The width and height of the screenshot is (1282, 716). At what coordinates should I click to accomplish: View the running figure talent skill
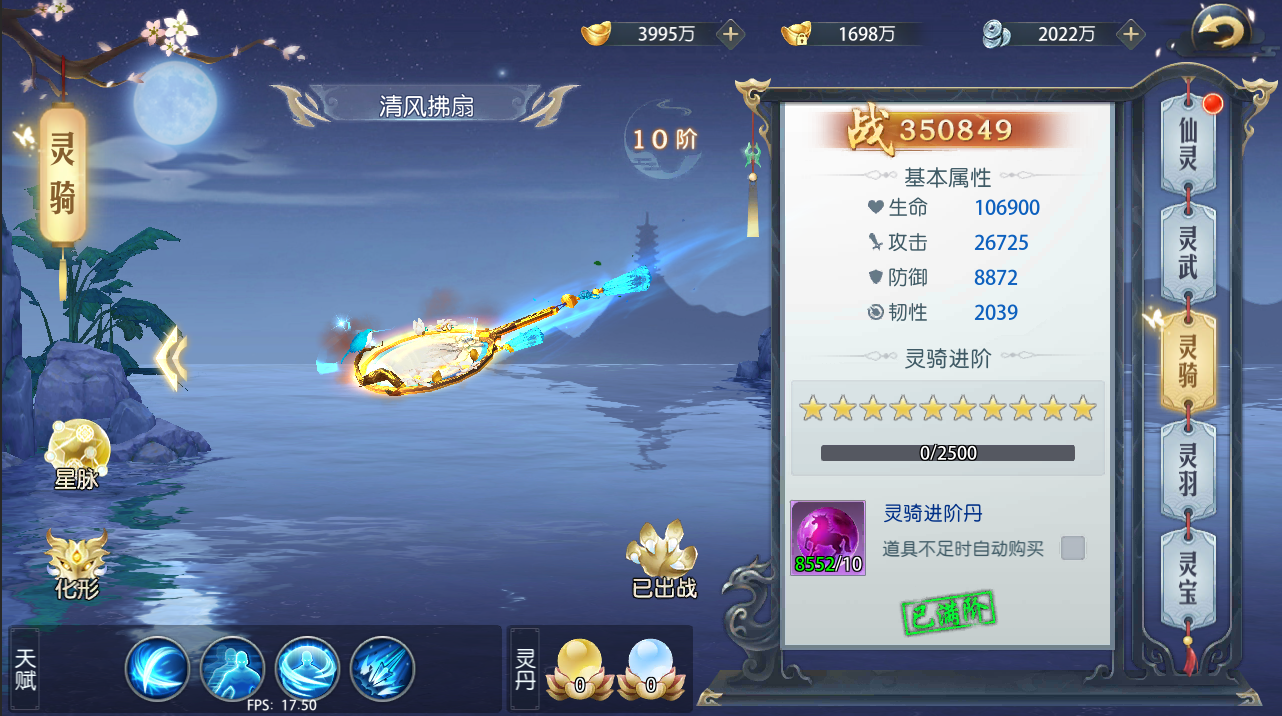coord(233,668)
